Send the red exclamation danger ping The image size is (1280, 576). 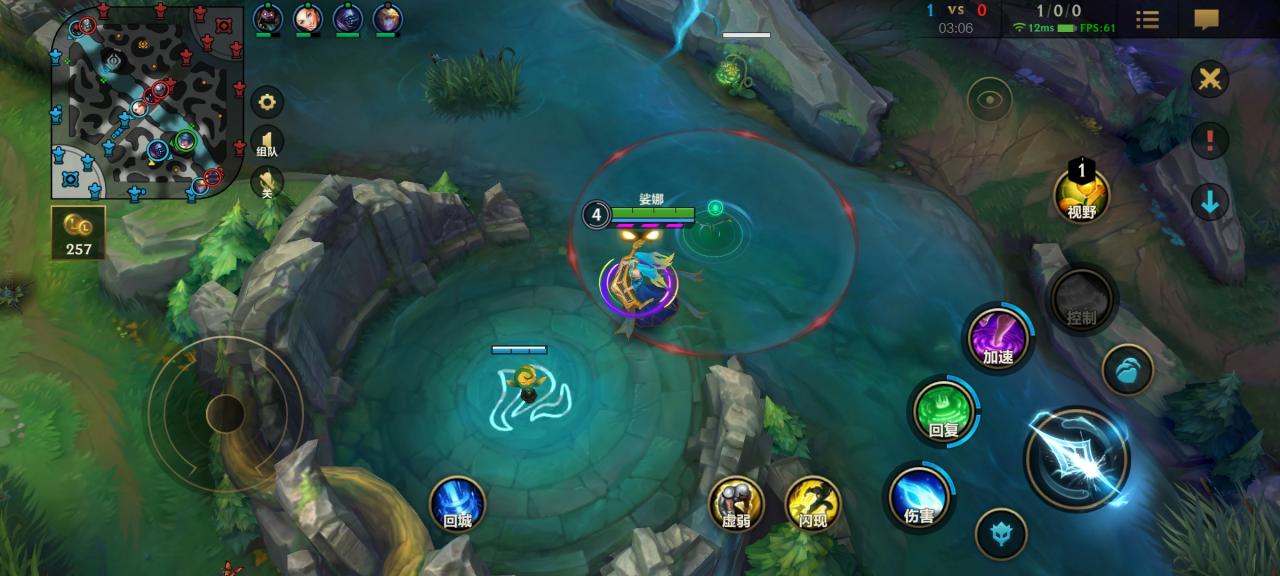point(1209,140)
